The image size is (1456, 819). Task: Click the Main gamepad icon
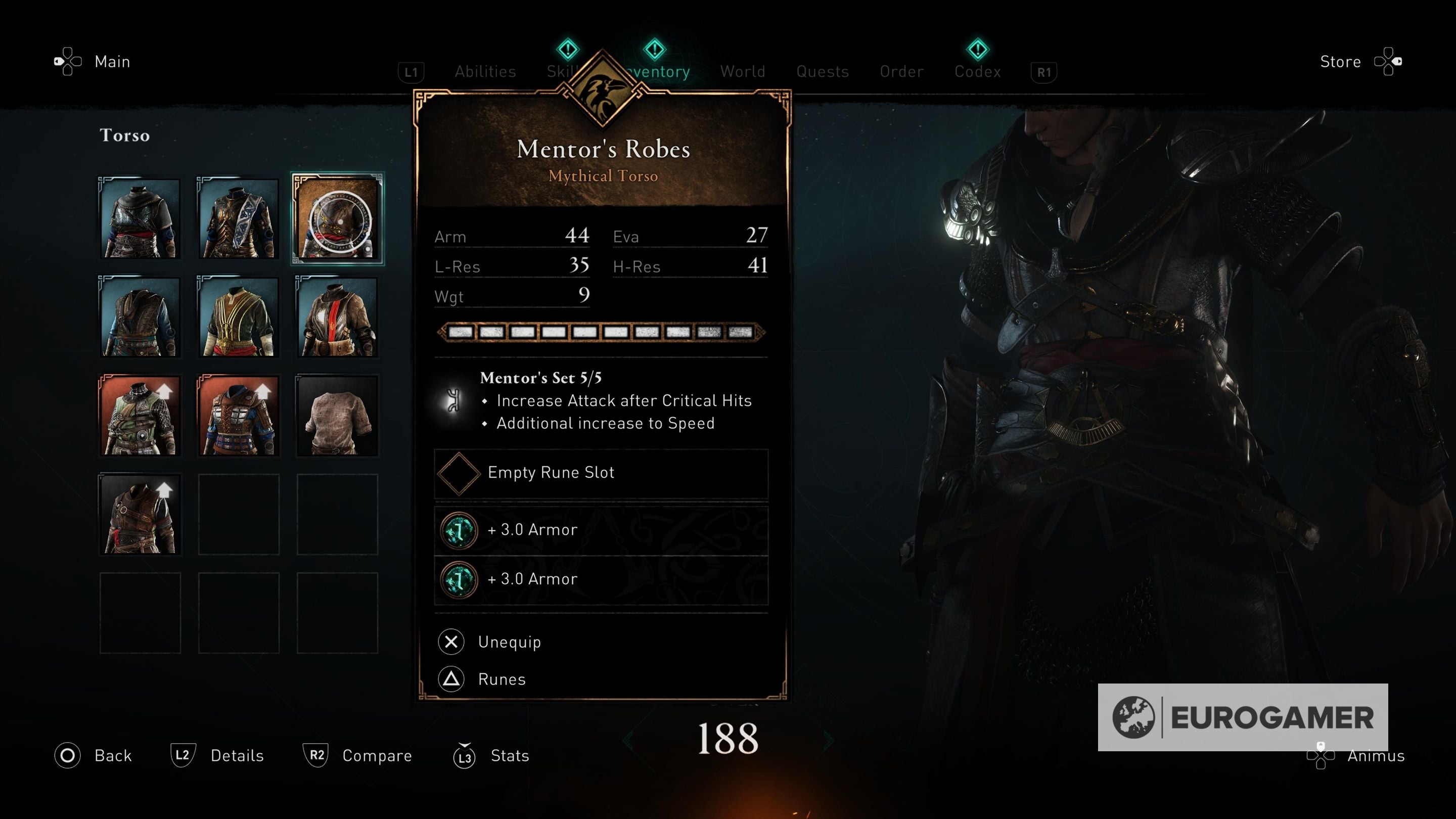(67, 61)
